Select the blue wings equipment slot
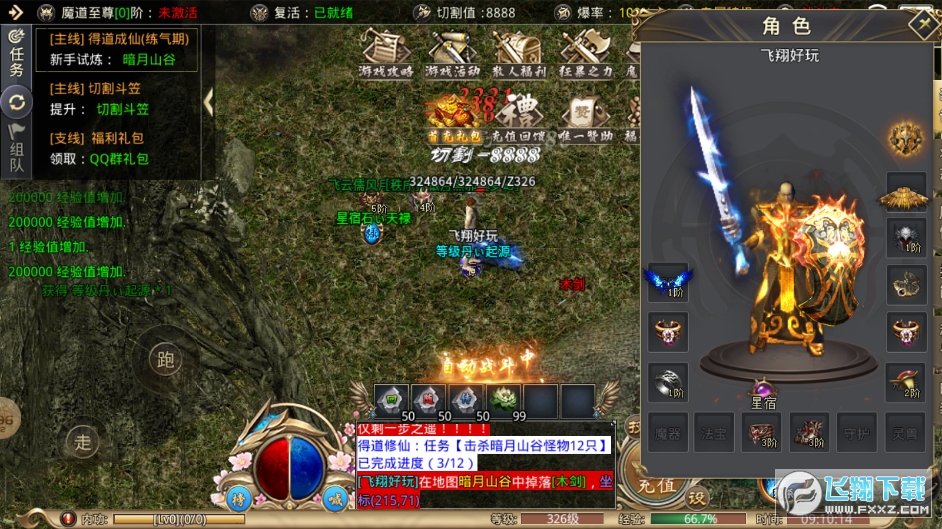The width and height of the screenshot is (942, 529). point(667,281)
